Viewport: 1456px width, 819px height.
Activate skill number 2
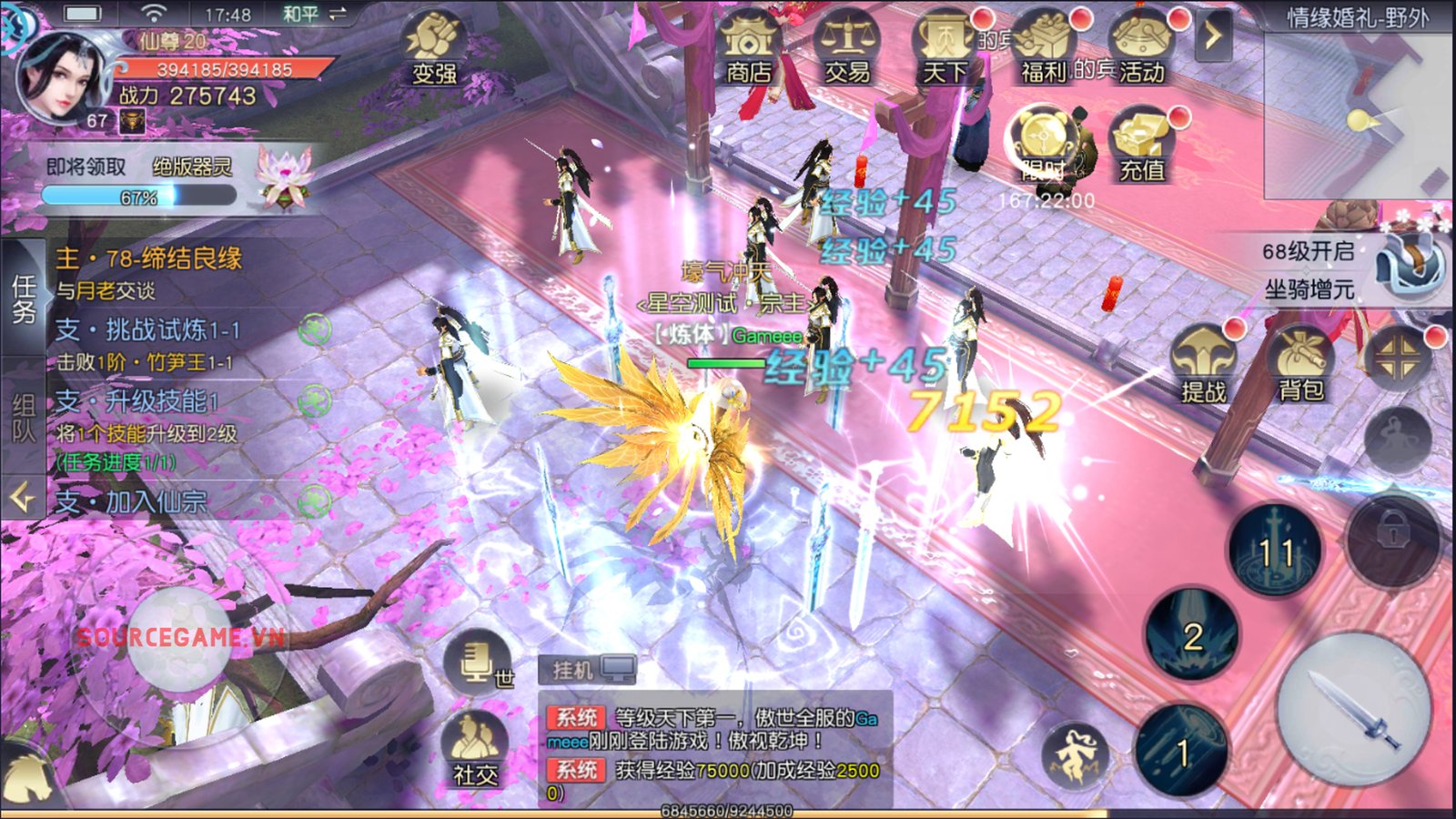click(1192, 634)
